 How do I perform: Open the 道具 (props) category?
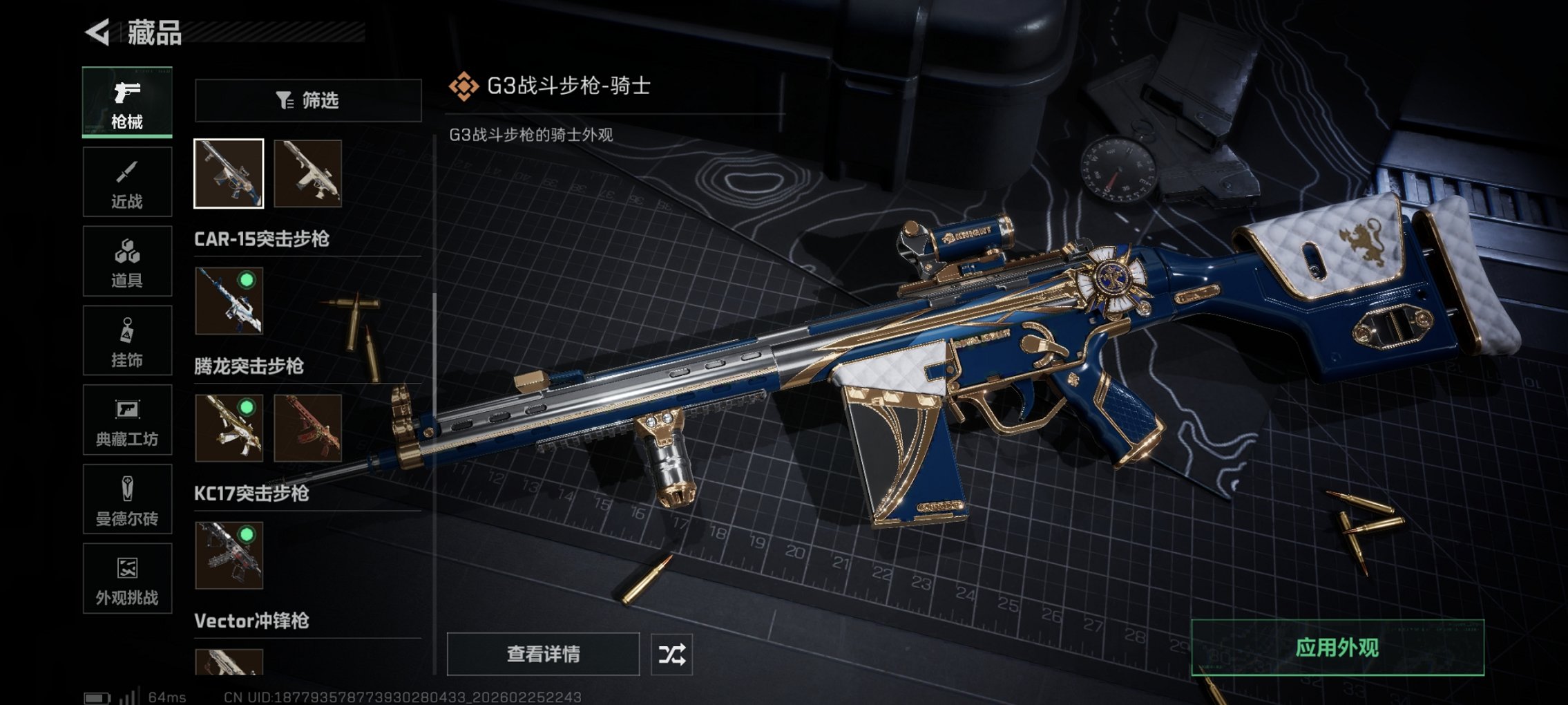click(x=126, y=261)
